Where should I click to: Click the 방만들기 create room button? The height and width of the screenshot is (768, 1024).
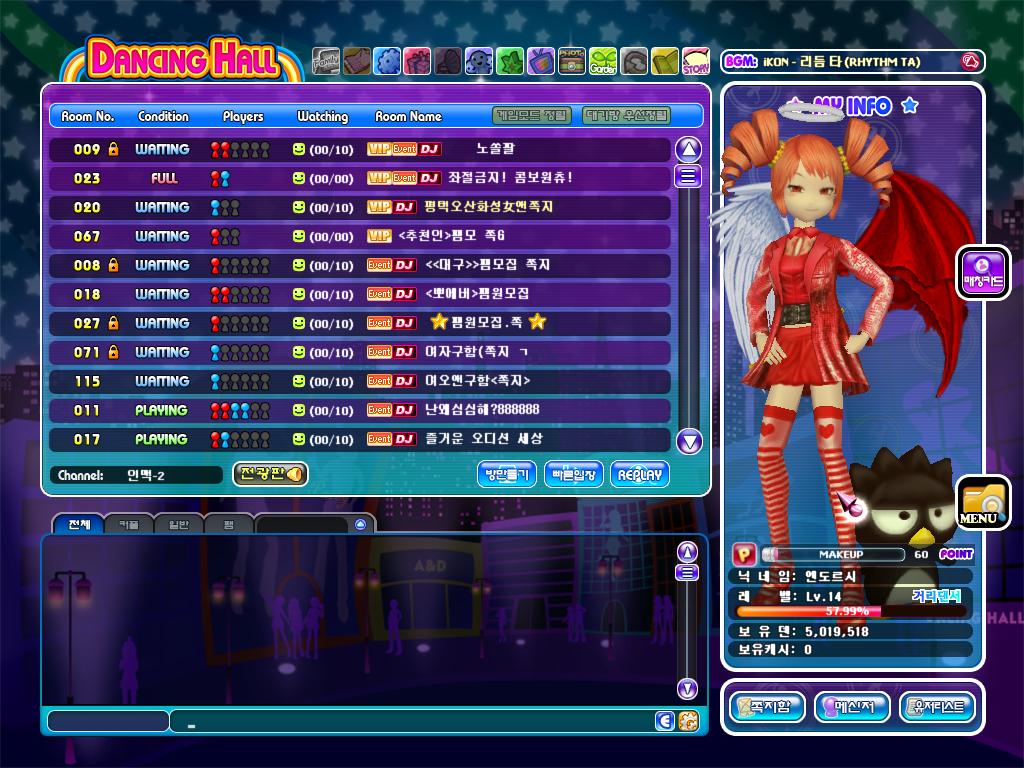(x=507, y=475)
